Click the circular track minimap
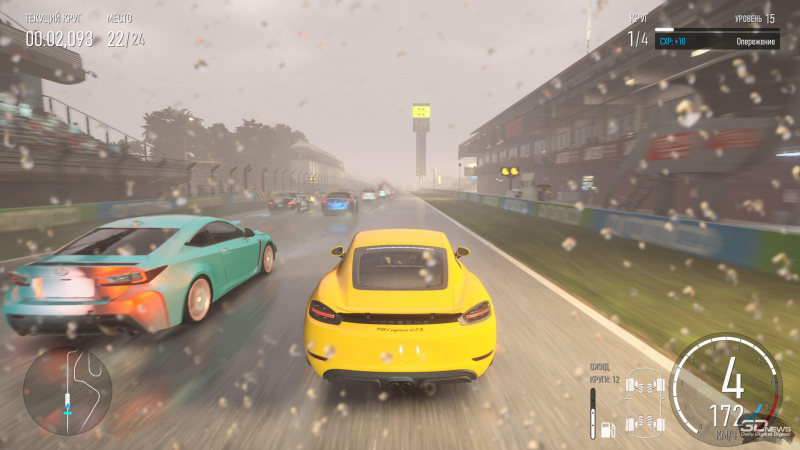Screen dimensions: 800x450 coord(68,391)
